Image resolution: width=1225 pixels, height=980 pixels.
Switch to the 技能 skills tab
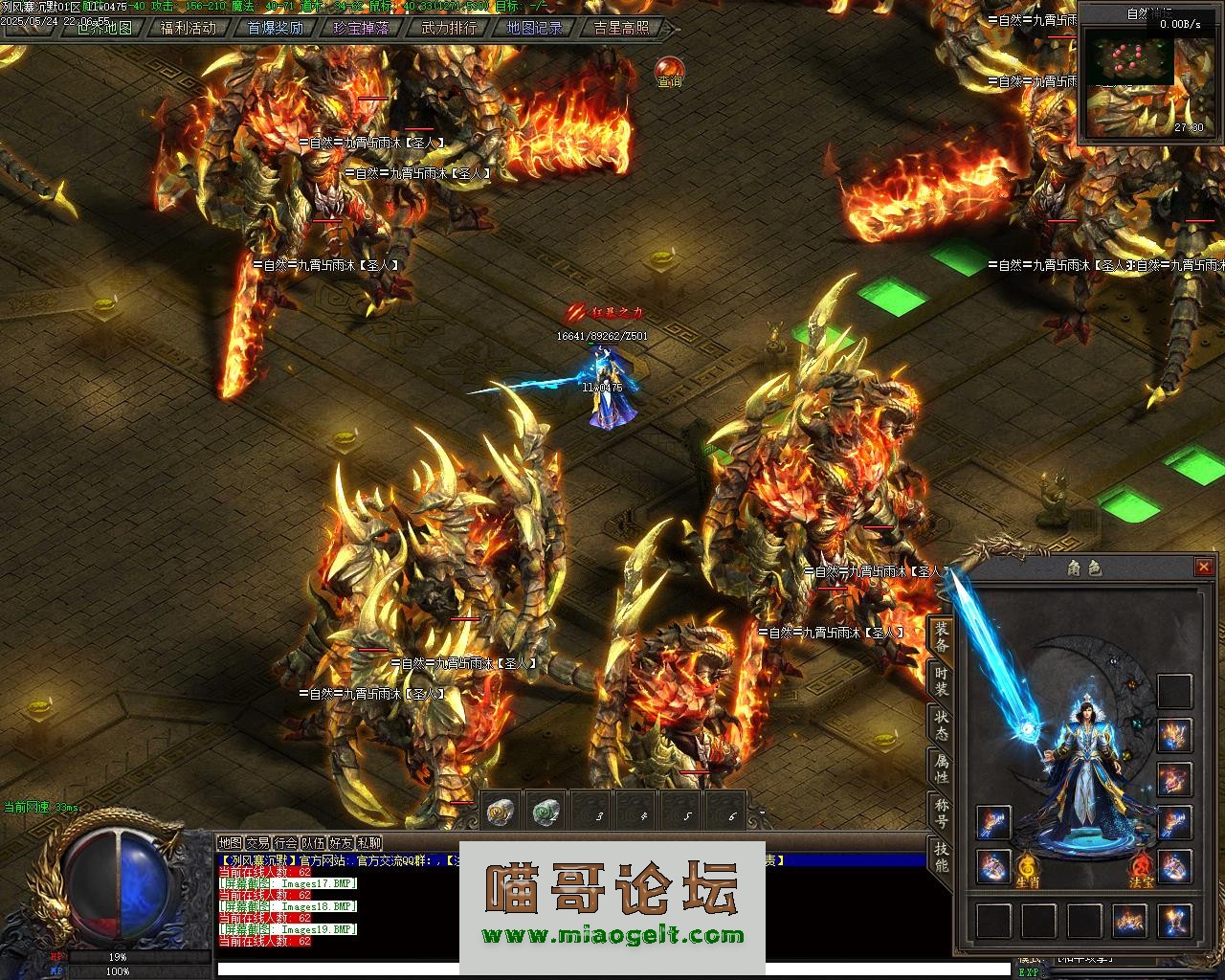point(942,857)
